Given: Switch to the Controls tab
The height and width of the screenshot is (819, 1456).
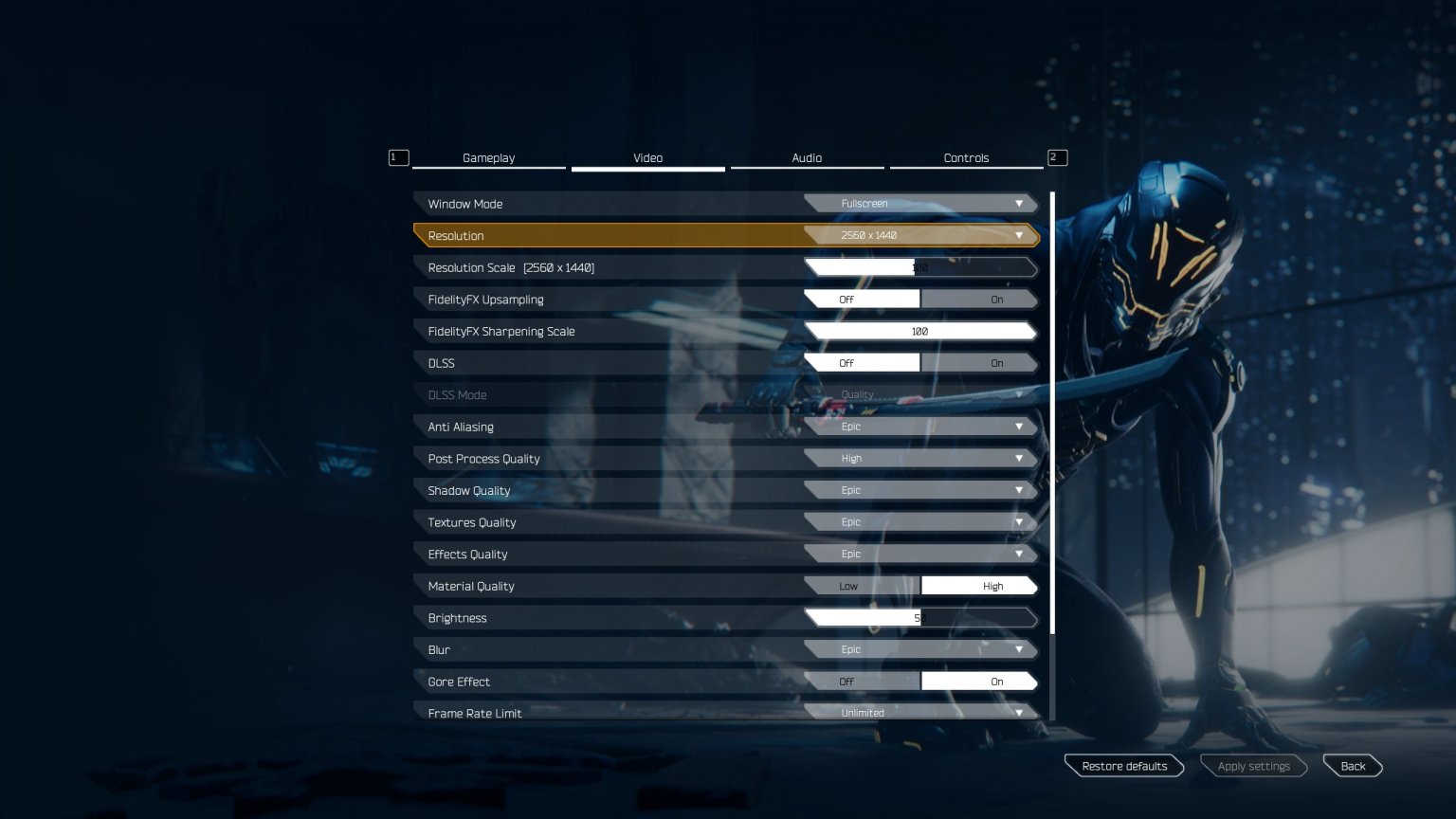Looking at the screenshot, I should (x=966, y=157).
